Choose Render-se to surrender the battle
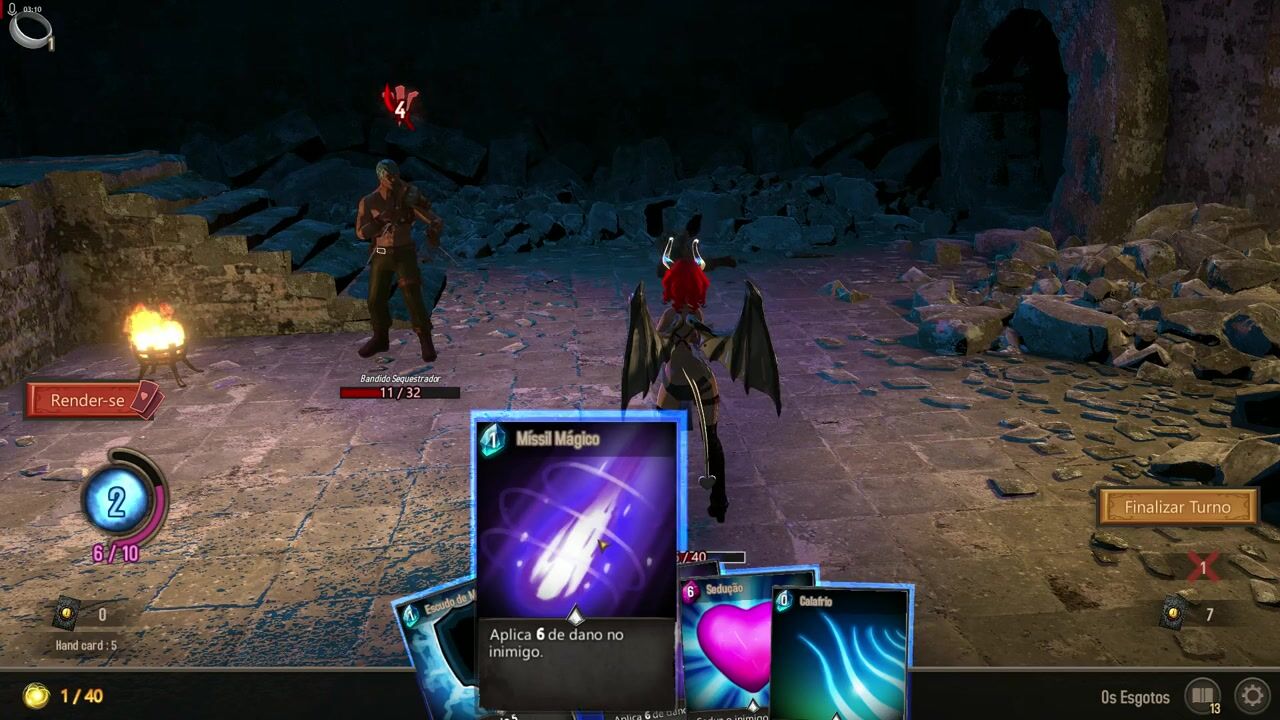1280x720 pixels. (x=90, y=400)
